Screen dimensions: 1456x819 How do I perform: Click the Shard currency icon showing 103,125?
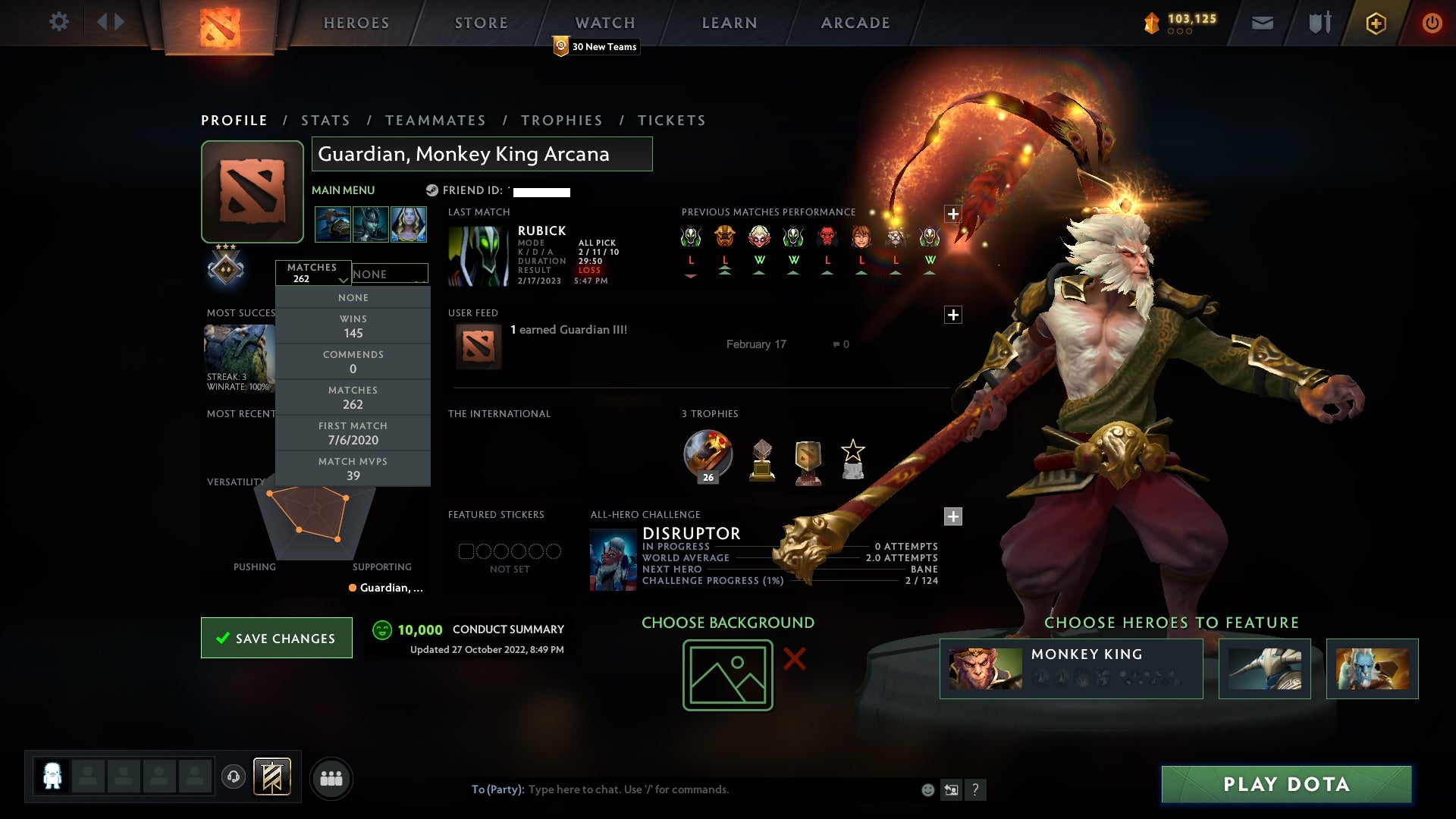point(1150,22)
